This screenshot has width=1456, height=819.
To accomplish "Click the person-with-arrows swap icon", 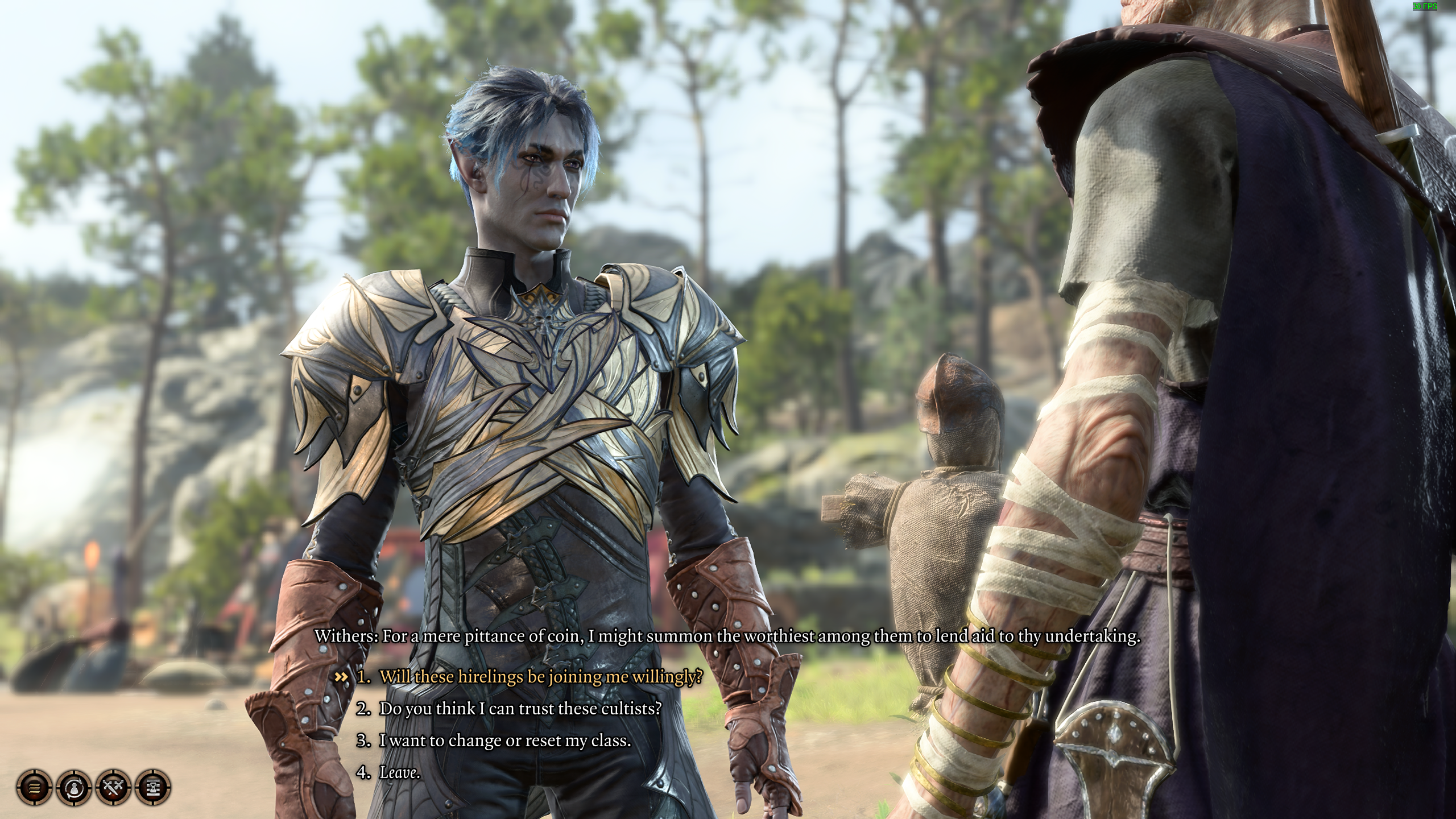I will tap(75, 788).
